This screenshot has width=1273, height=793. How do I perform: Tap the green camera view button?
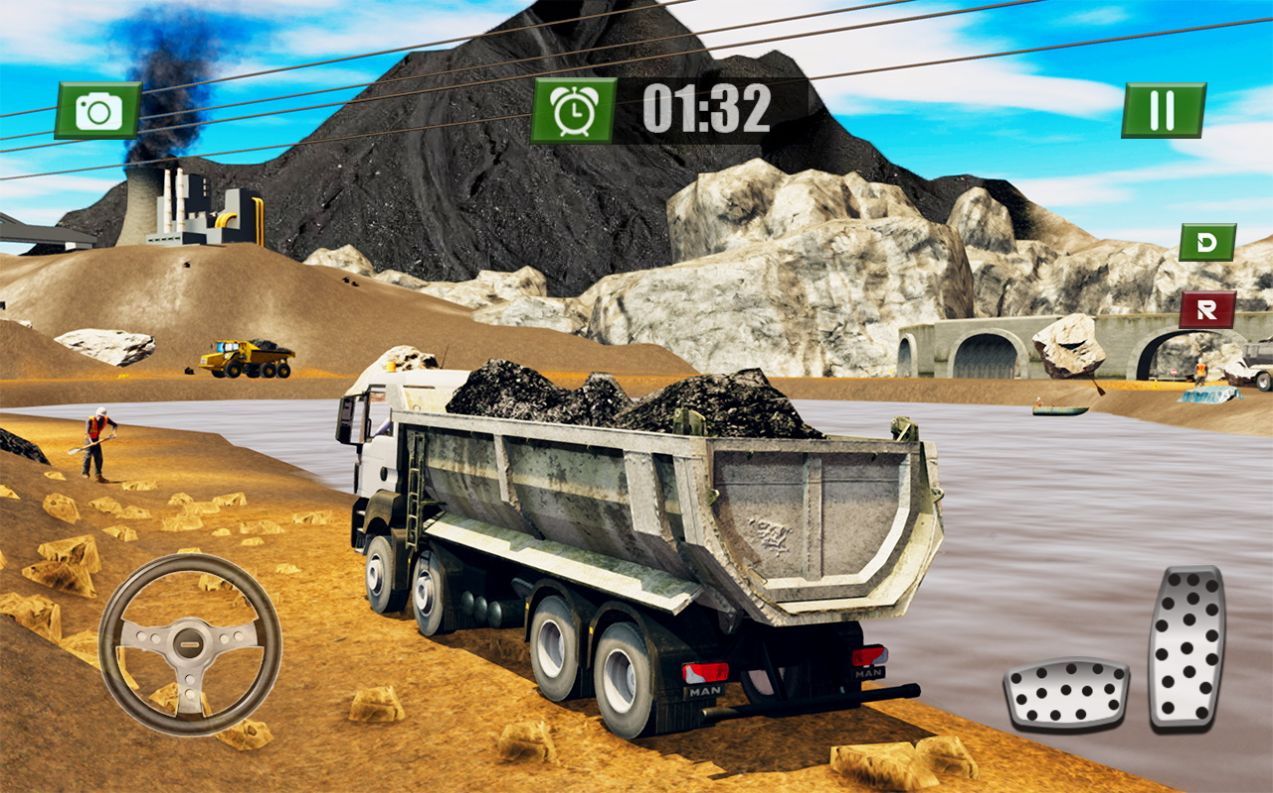pos(98,110)
